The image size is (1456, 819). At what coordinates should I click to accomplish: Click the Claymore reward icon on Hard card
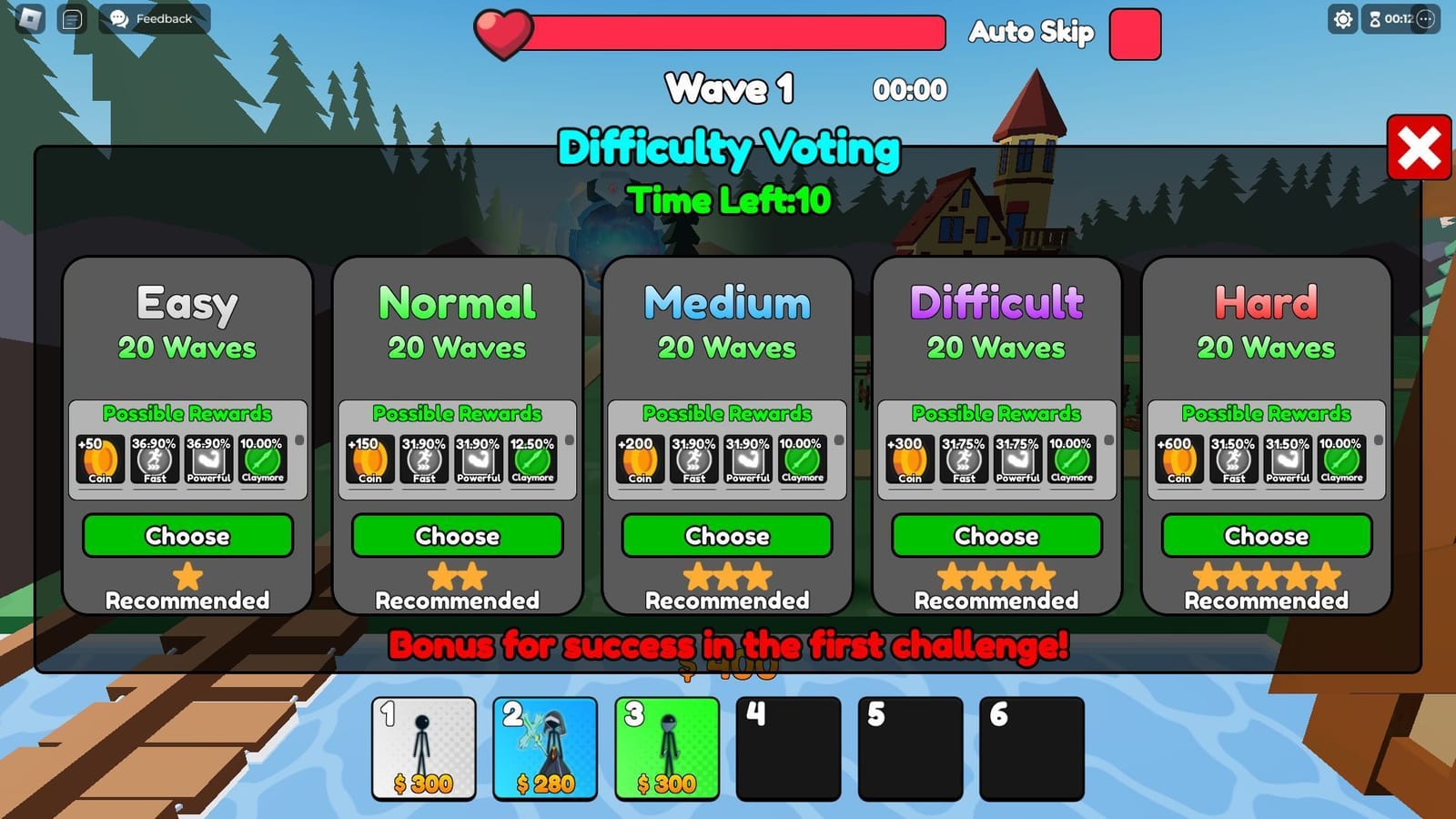click(1340, 460)
